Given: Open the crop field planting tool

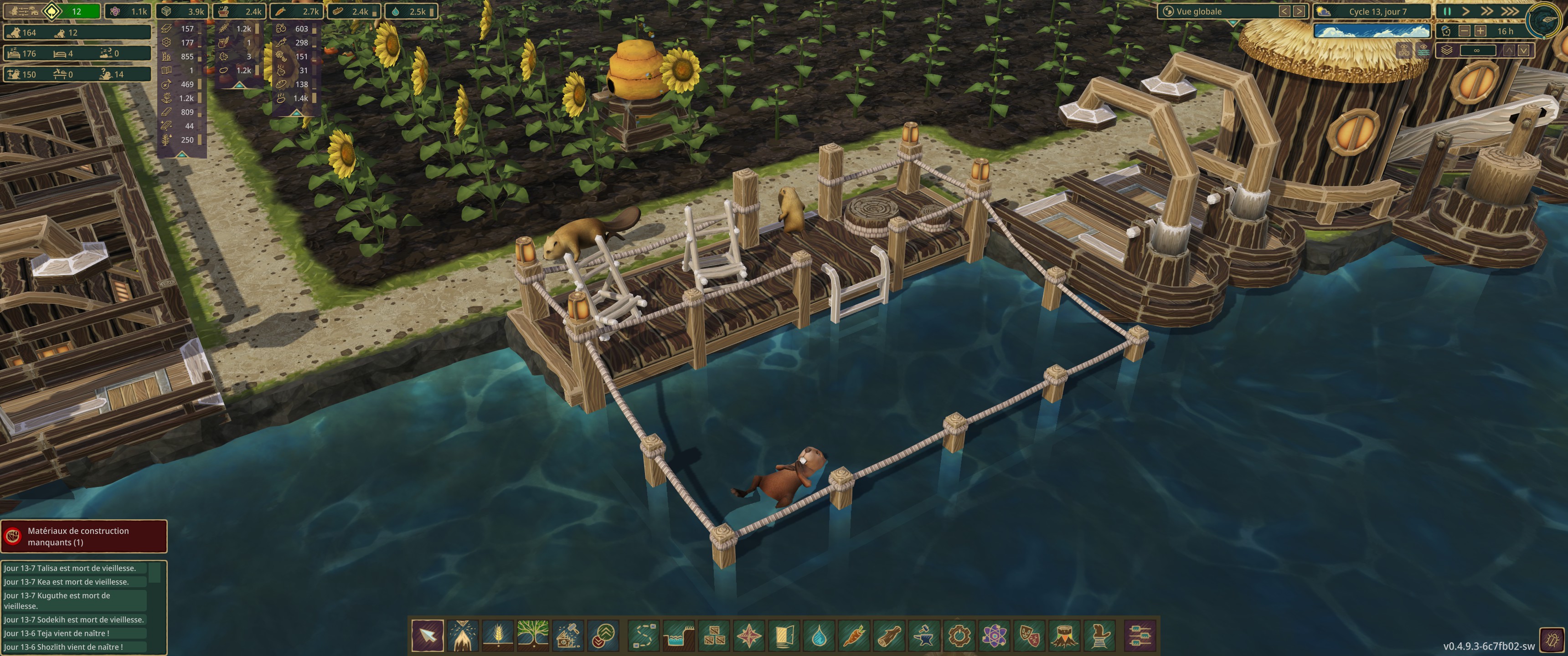Looking at the screenshot, I should click(x=498, y=635).
